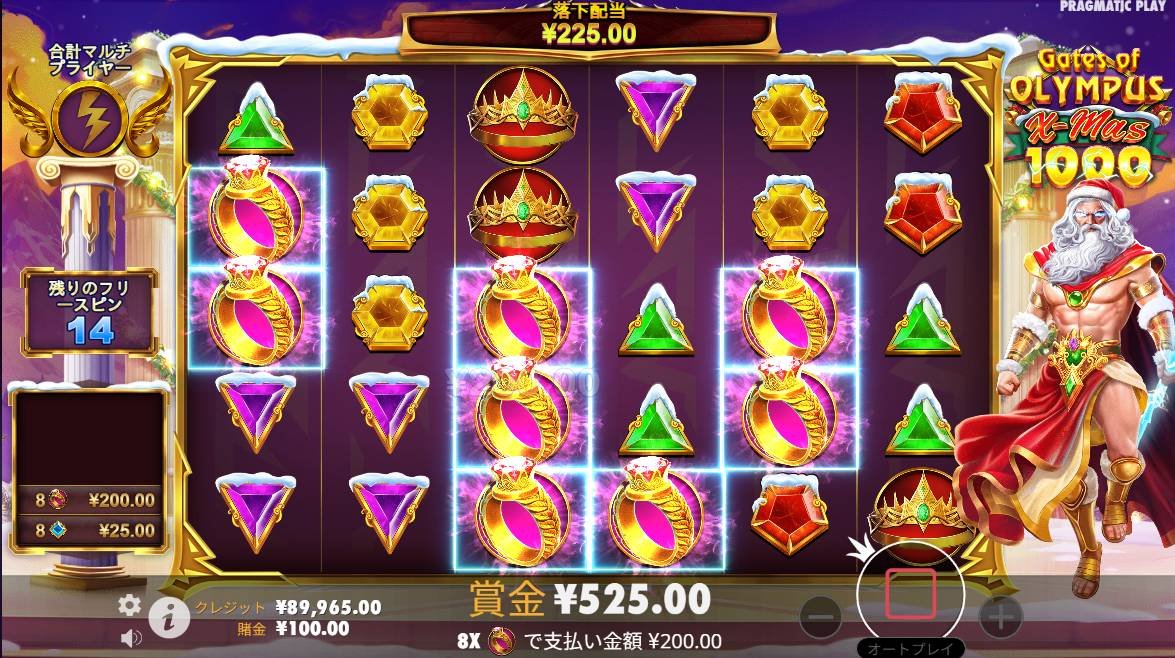Decrease the bet with the minus button
This screenshot has width=1175, height=658.
click(821, 618)
